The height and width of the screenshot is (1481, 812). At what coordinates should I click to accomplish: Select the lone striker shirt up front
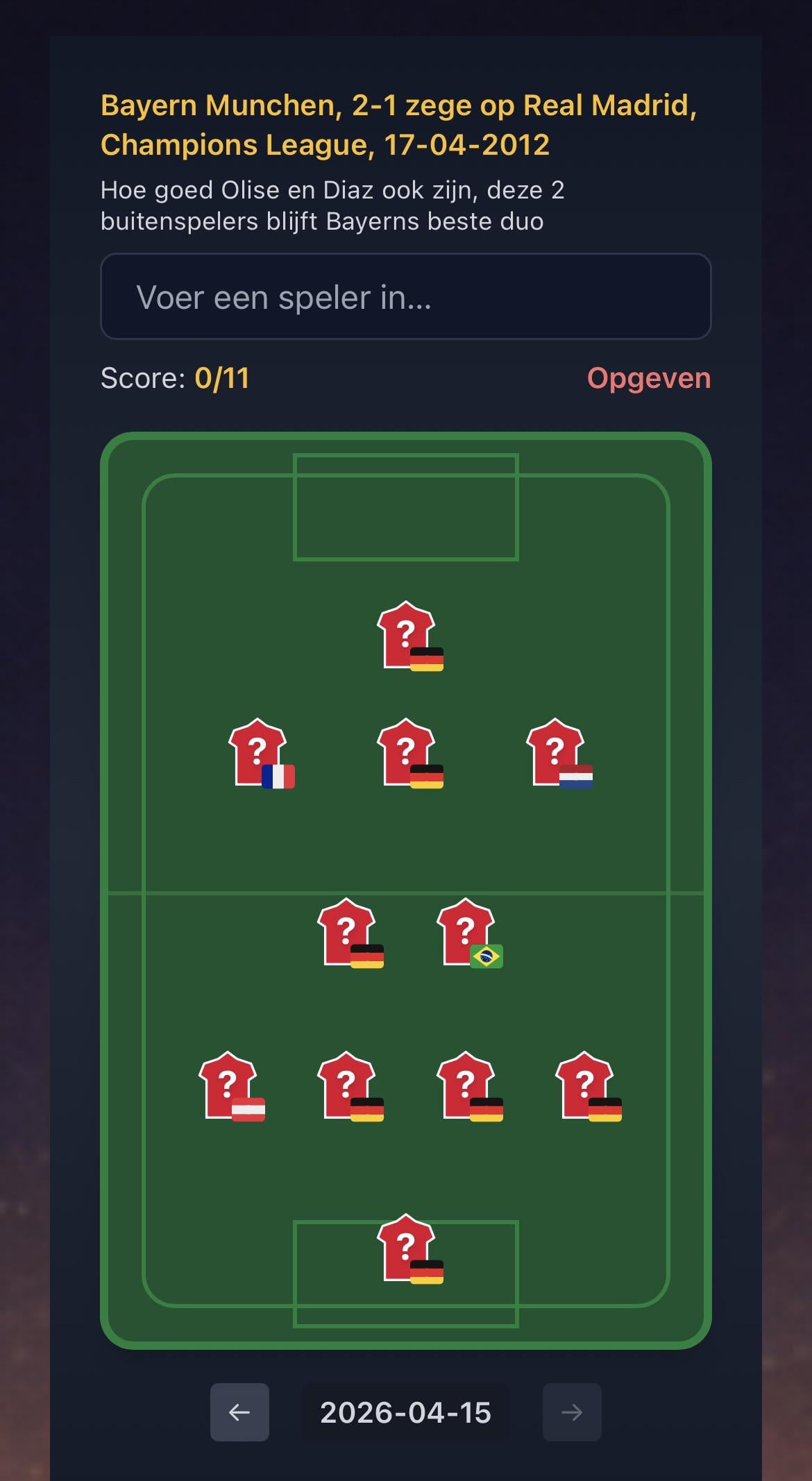click(x=407, y=636)
